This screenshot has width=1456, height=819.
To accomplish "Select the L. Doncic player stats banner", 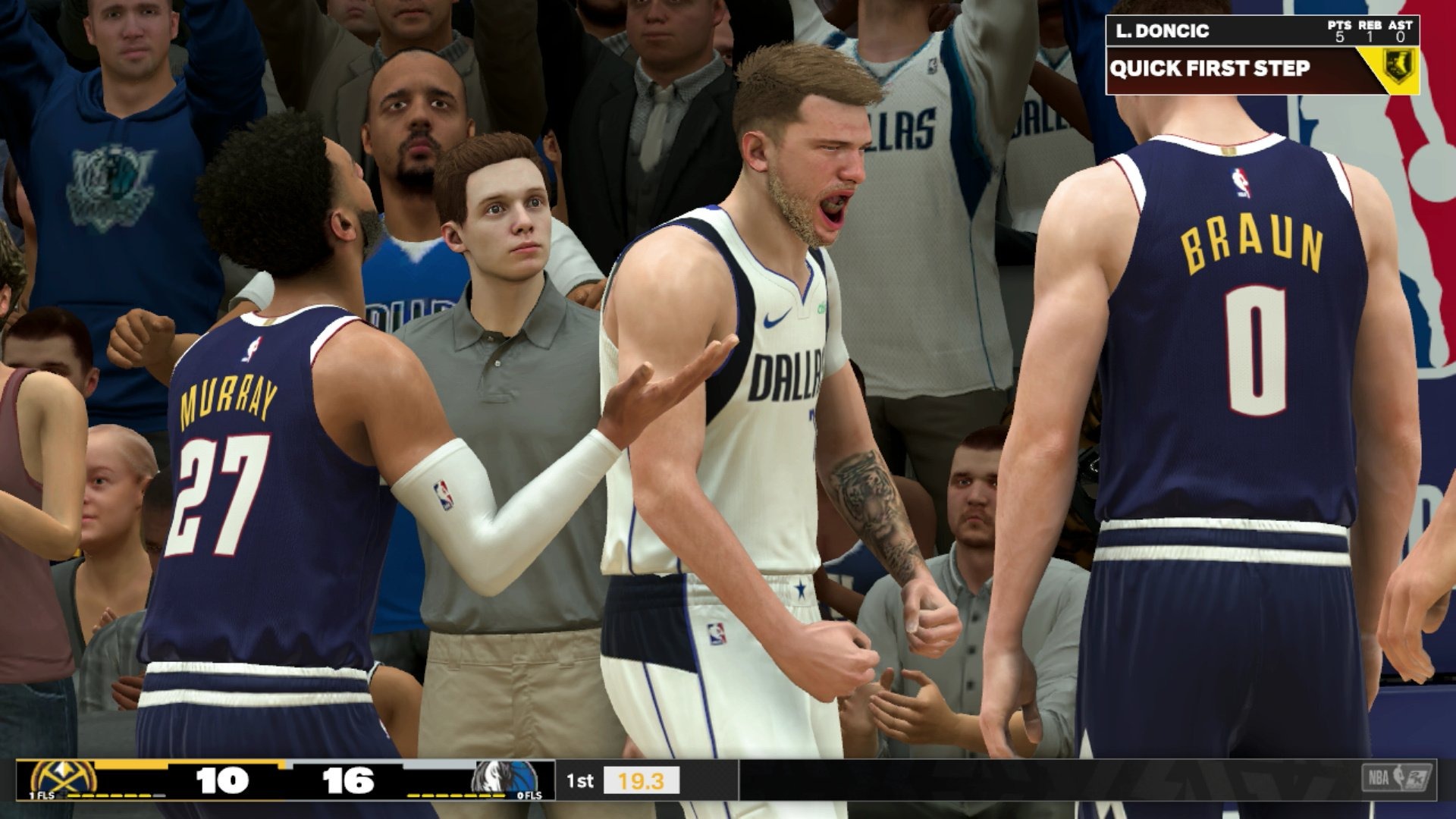I will click(1261, 31).
